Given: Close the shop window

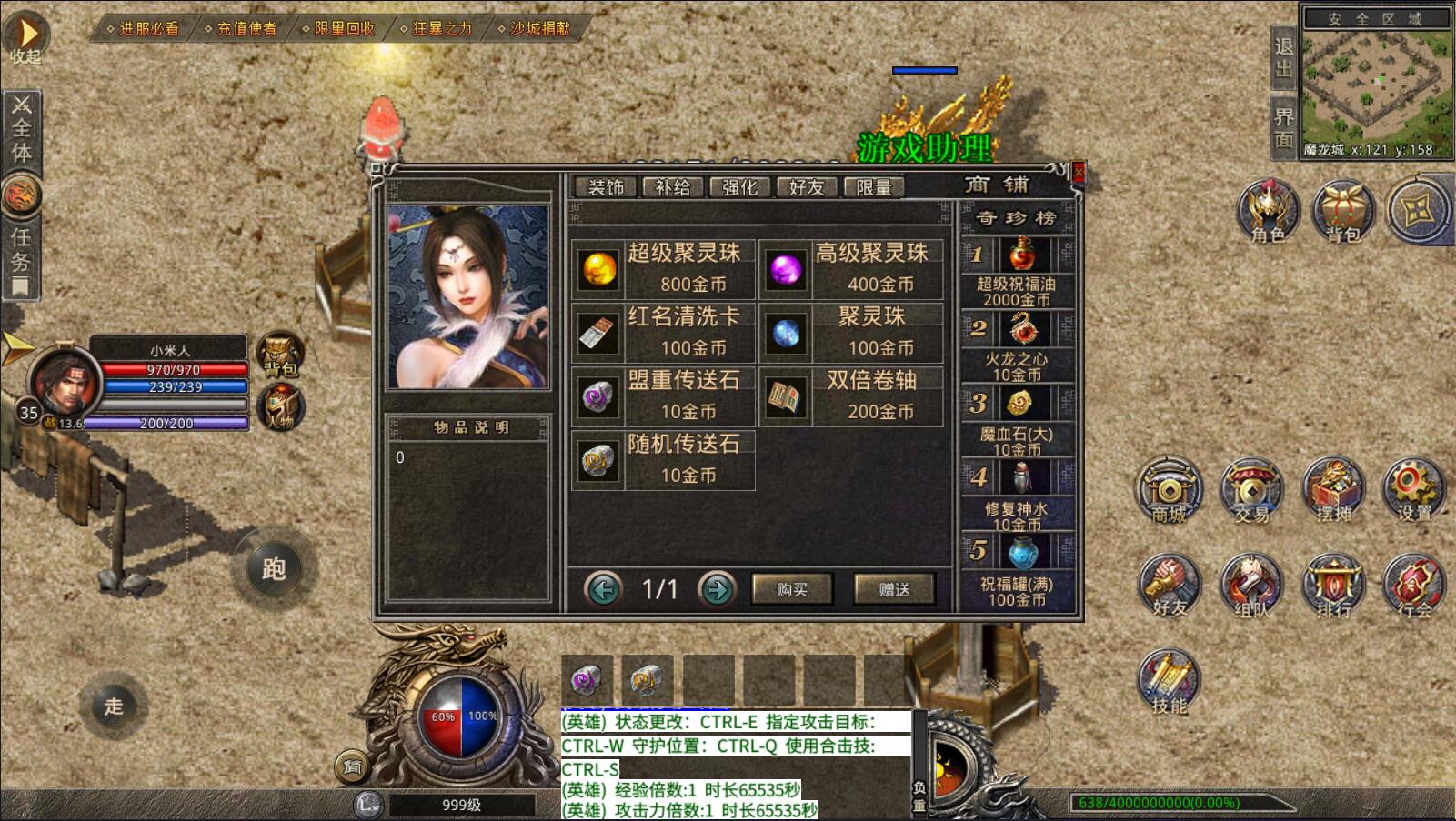Looking at the screenshot, I should coord(1079,171).
